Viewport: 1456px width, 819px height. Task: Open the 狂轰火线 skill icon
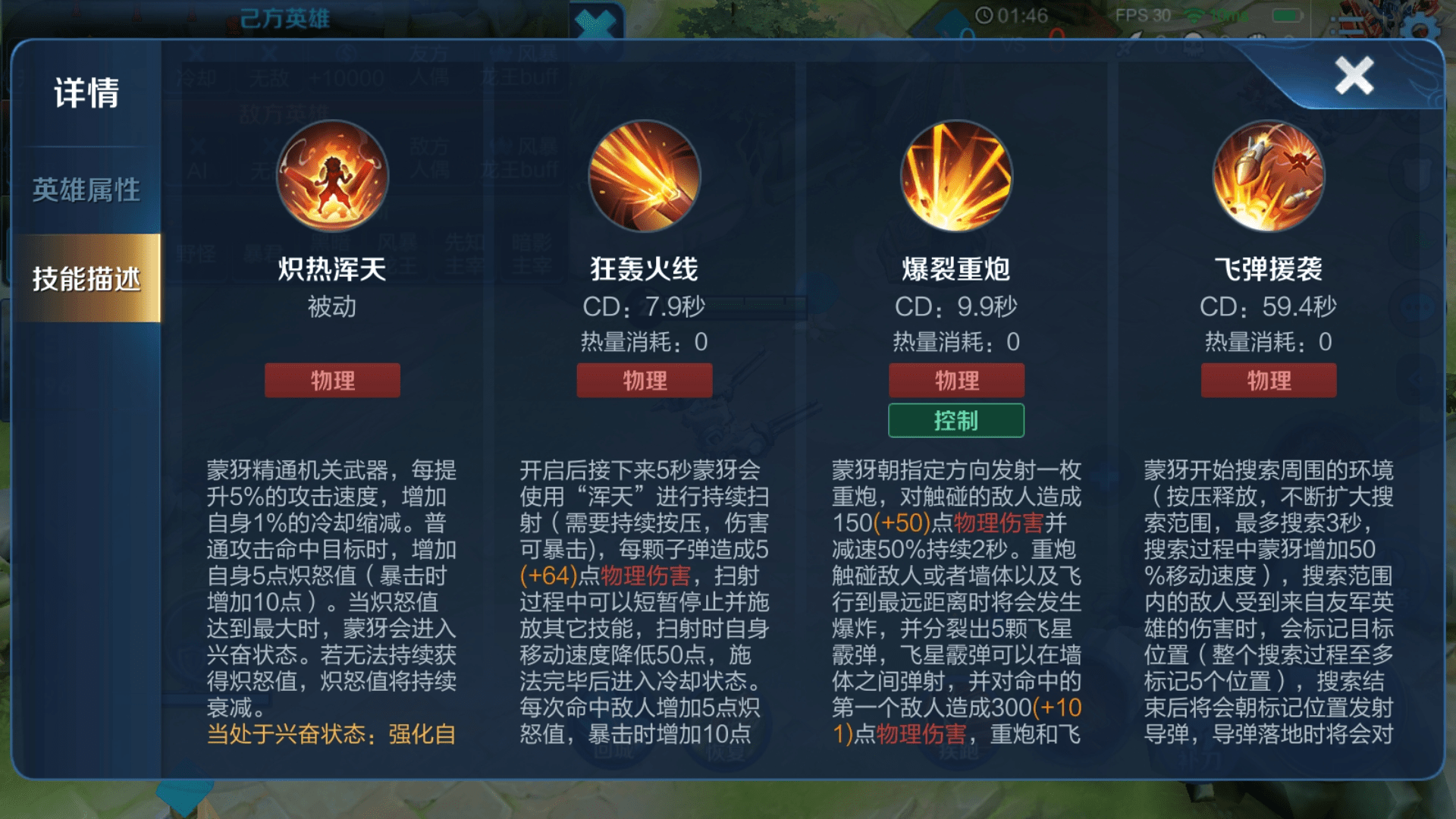[644, 176]
